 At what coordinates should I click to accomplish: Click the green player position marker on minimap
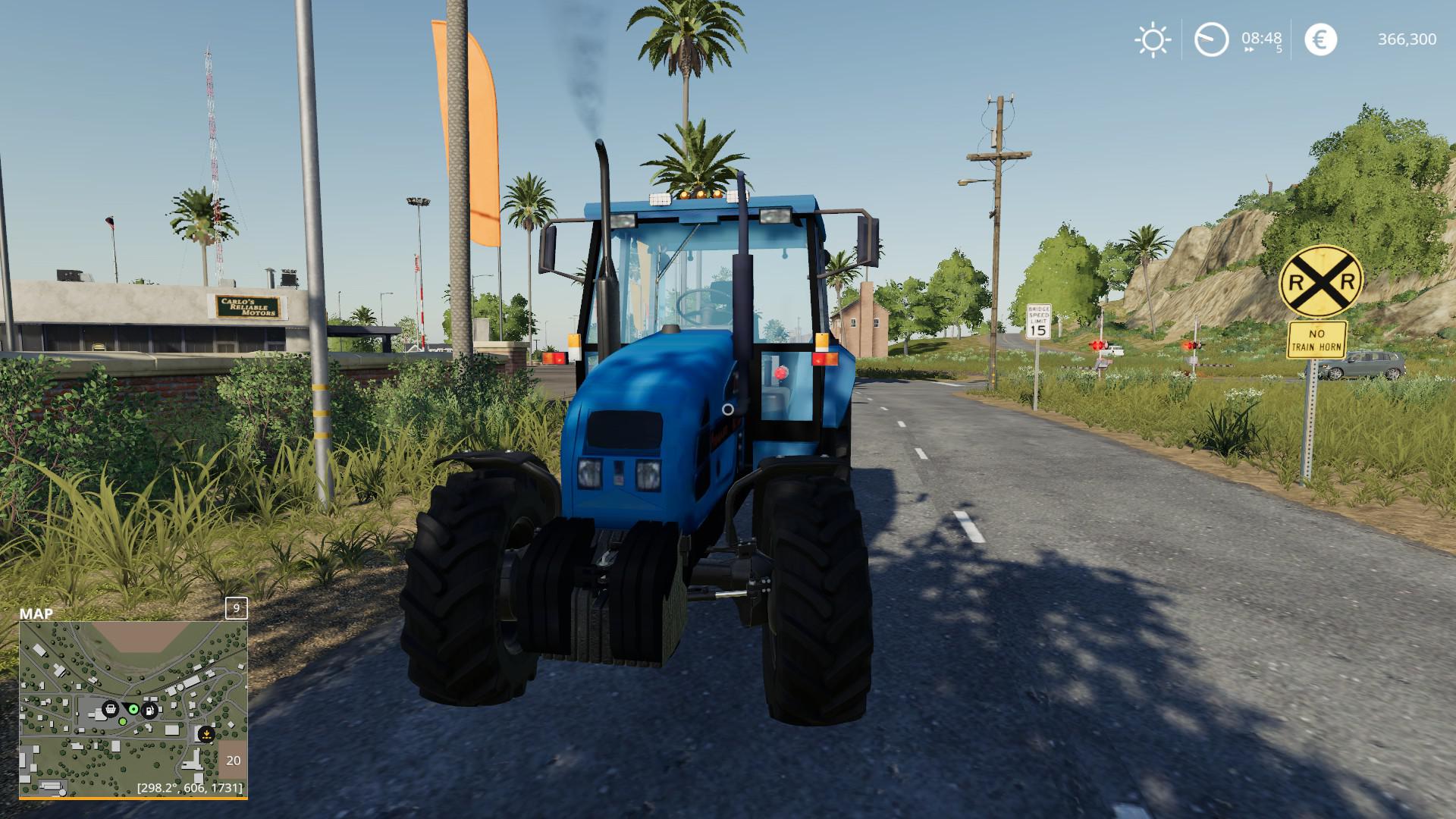133,709
